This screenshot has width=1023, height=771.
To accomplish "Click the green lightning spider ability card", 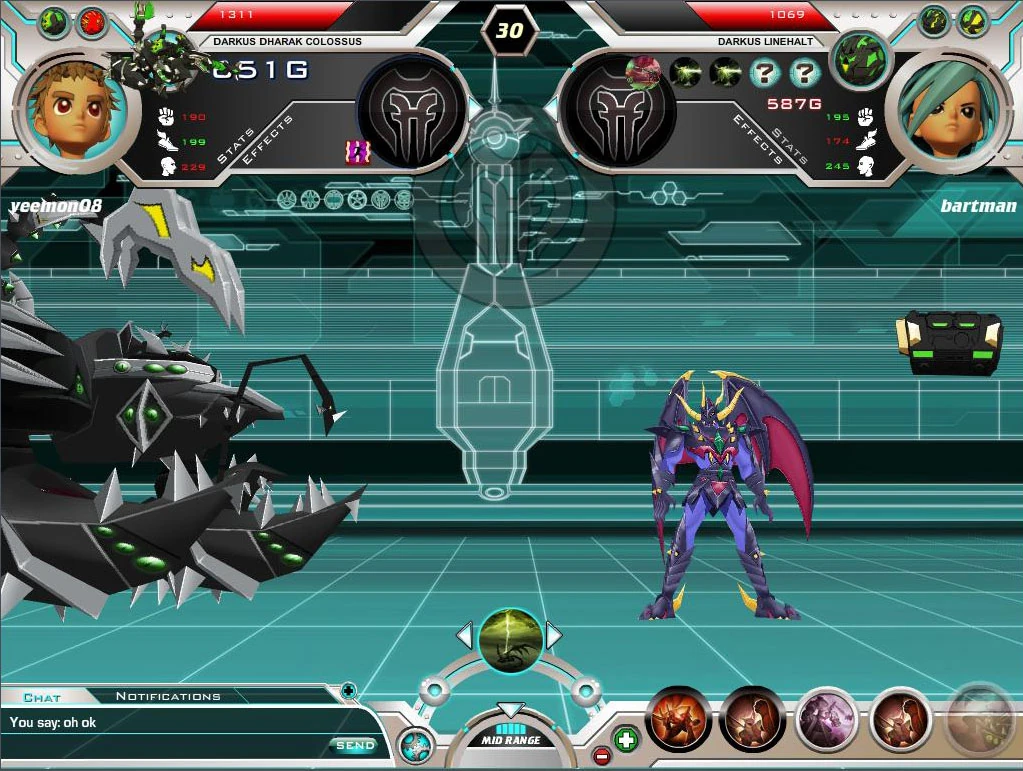I will pos(510,640).
